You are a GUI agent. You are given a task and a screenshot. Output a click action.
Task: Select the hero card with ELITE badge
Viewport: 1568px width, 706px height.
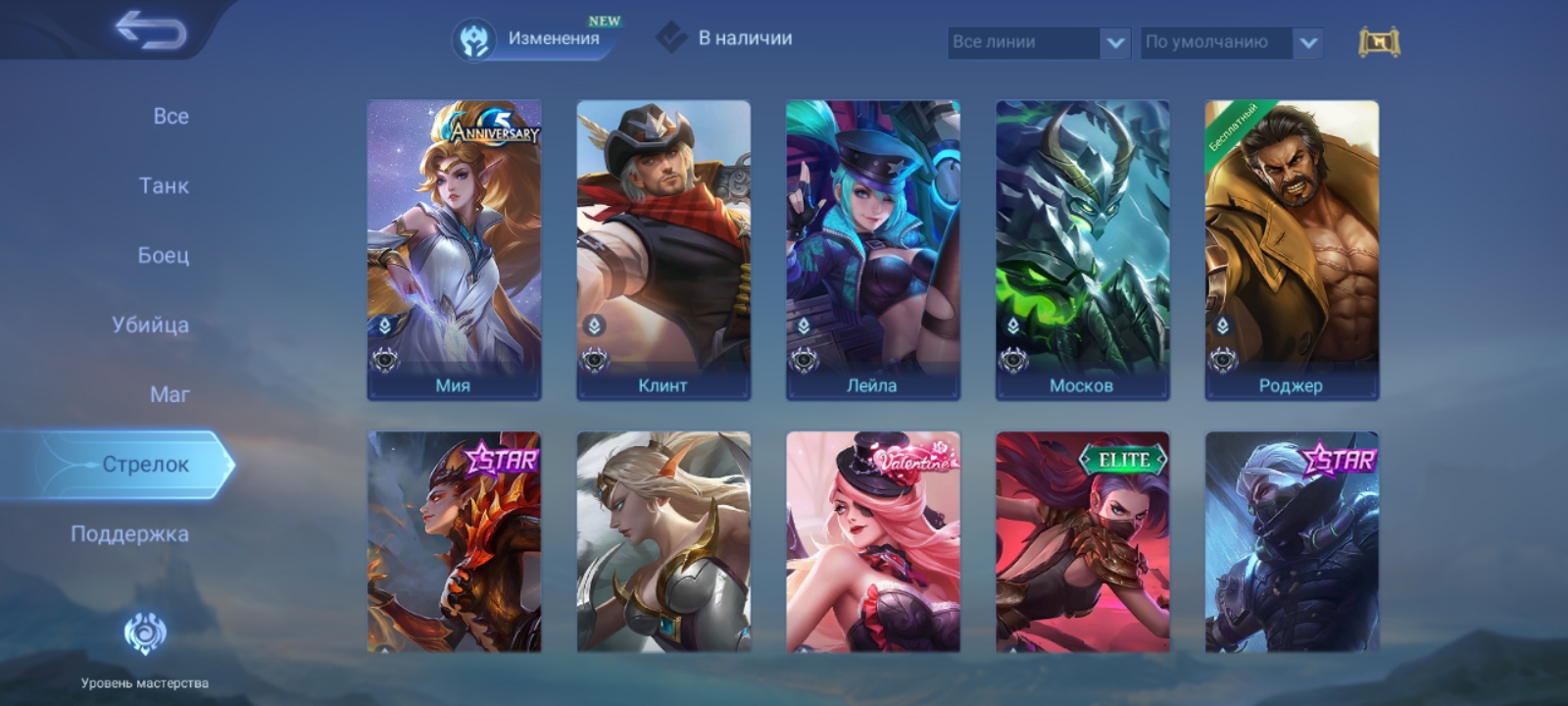click(1082, 541)
